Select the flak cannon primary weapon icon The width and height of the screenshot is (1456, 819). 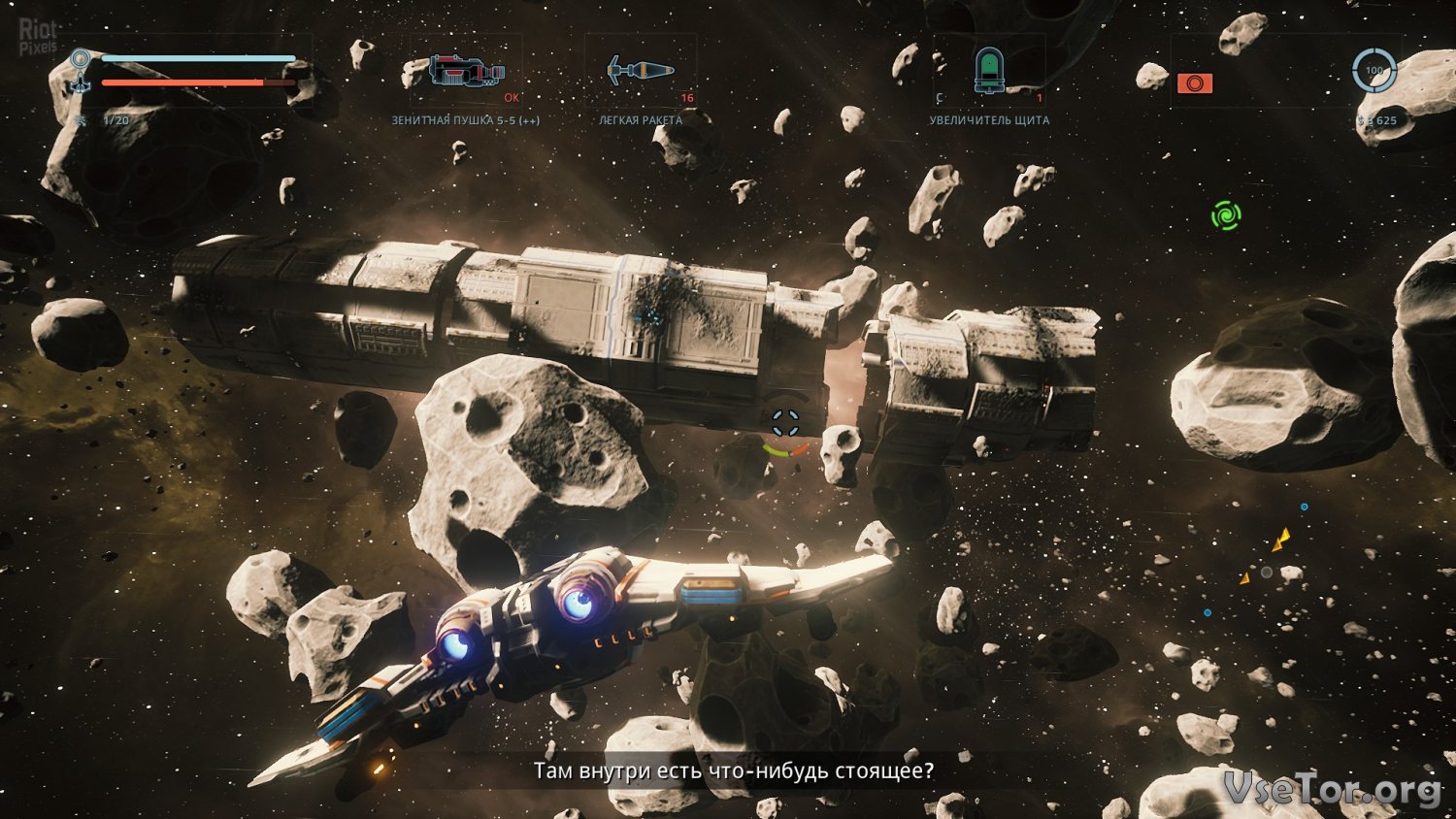[467, 71]
